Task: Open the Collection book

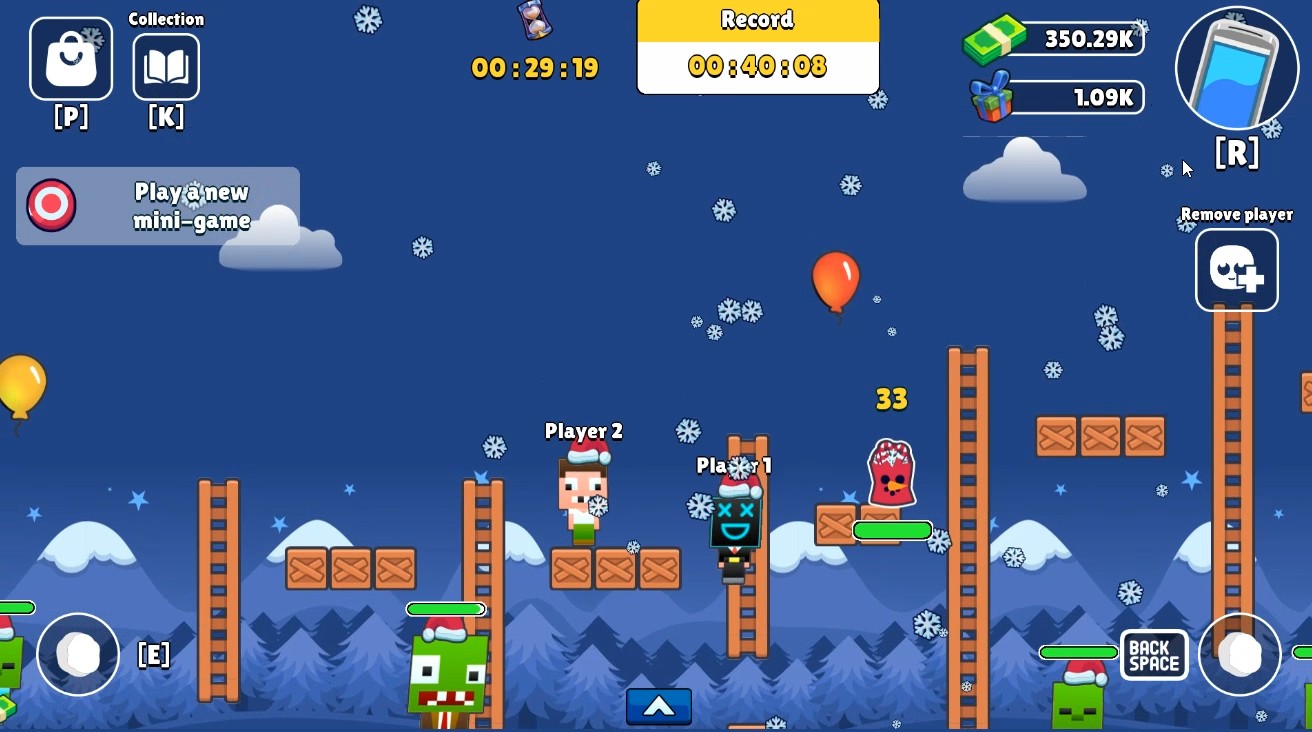Action: click(166, 66)
